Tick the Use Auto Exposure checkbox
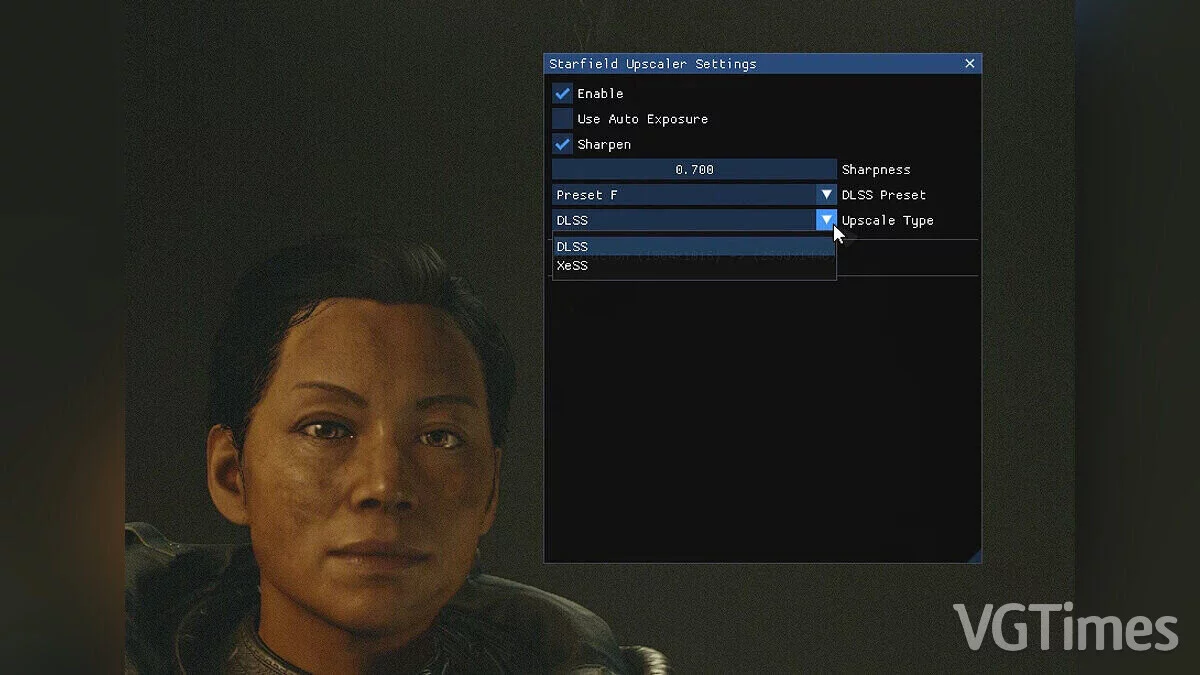The image size is (1200, 675). click(562, 119)
